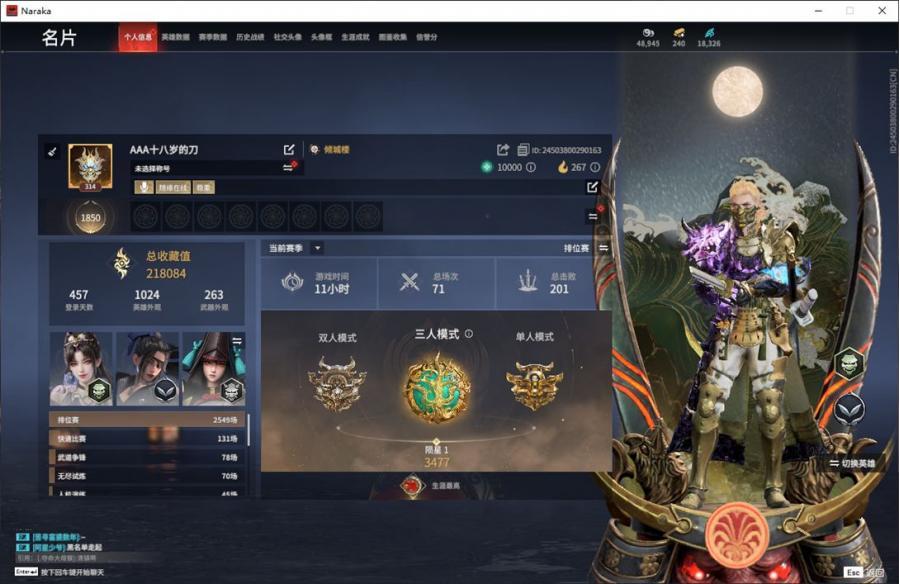Edit the player name AAA十八岁的刀
Image resolution: width=900 pixels, height=584 pixels.
289,150
